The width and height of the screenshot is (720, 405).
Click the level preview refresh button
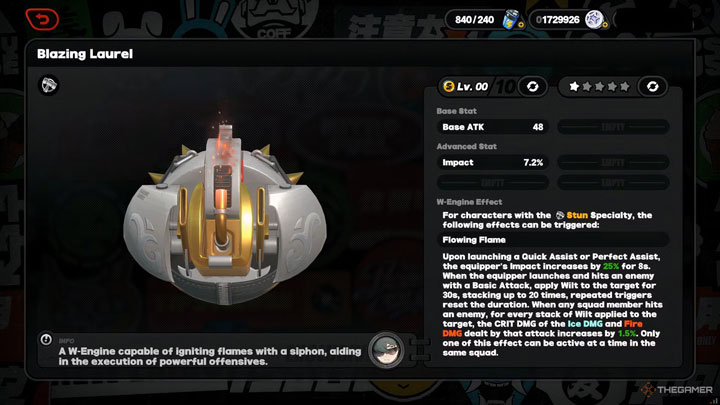tap(533, 87)
